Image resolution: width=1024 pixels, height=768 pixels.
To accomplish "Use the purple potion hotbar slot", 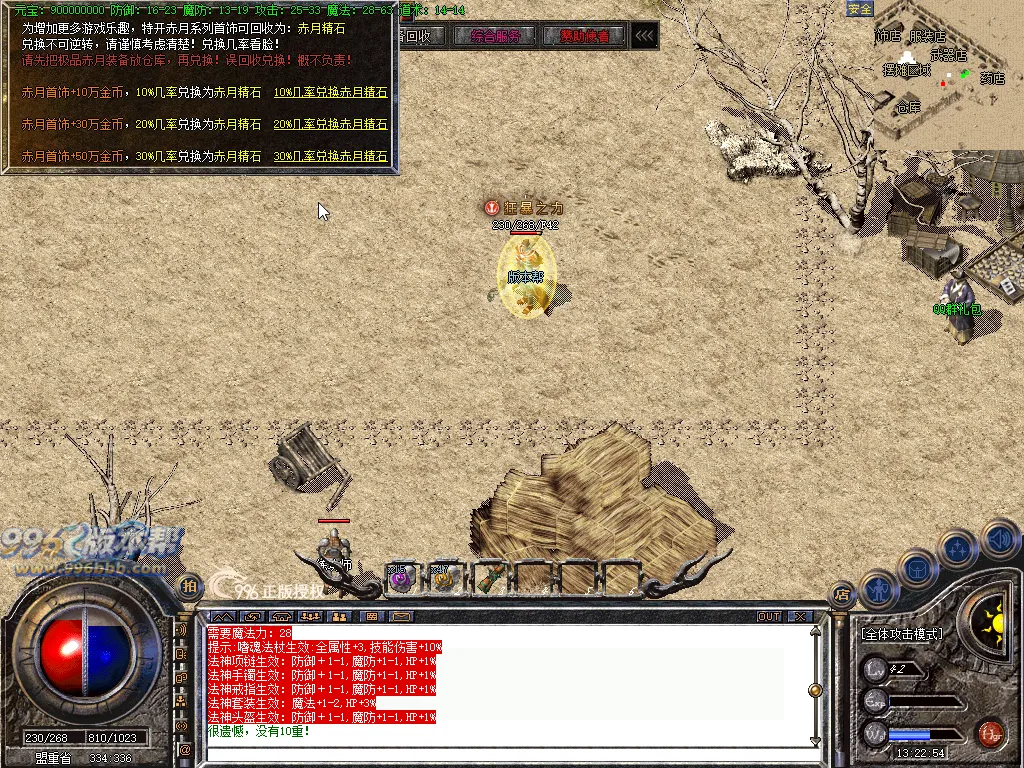I will click(x=402, y=577).
